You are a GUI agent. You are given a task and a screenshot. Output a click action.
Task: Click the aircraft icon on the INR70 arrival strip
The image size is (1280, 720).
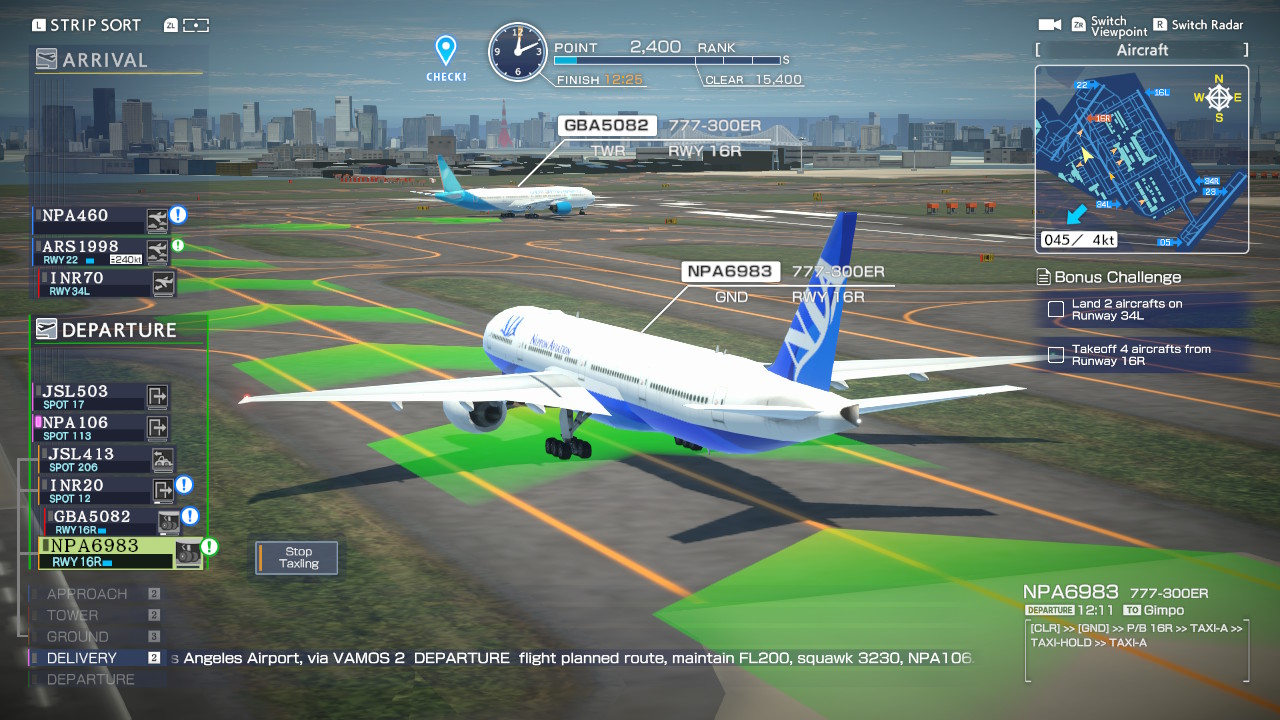[164, 281]
